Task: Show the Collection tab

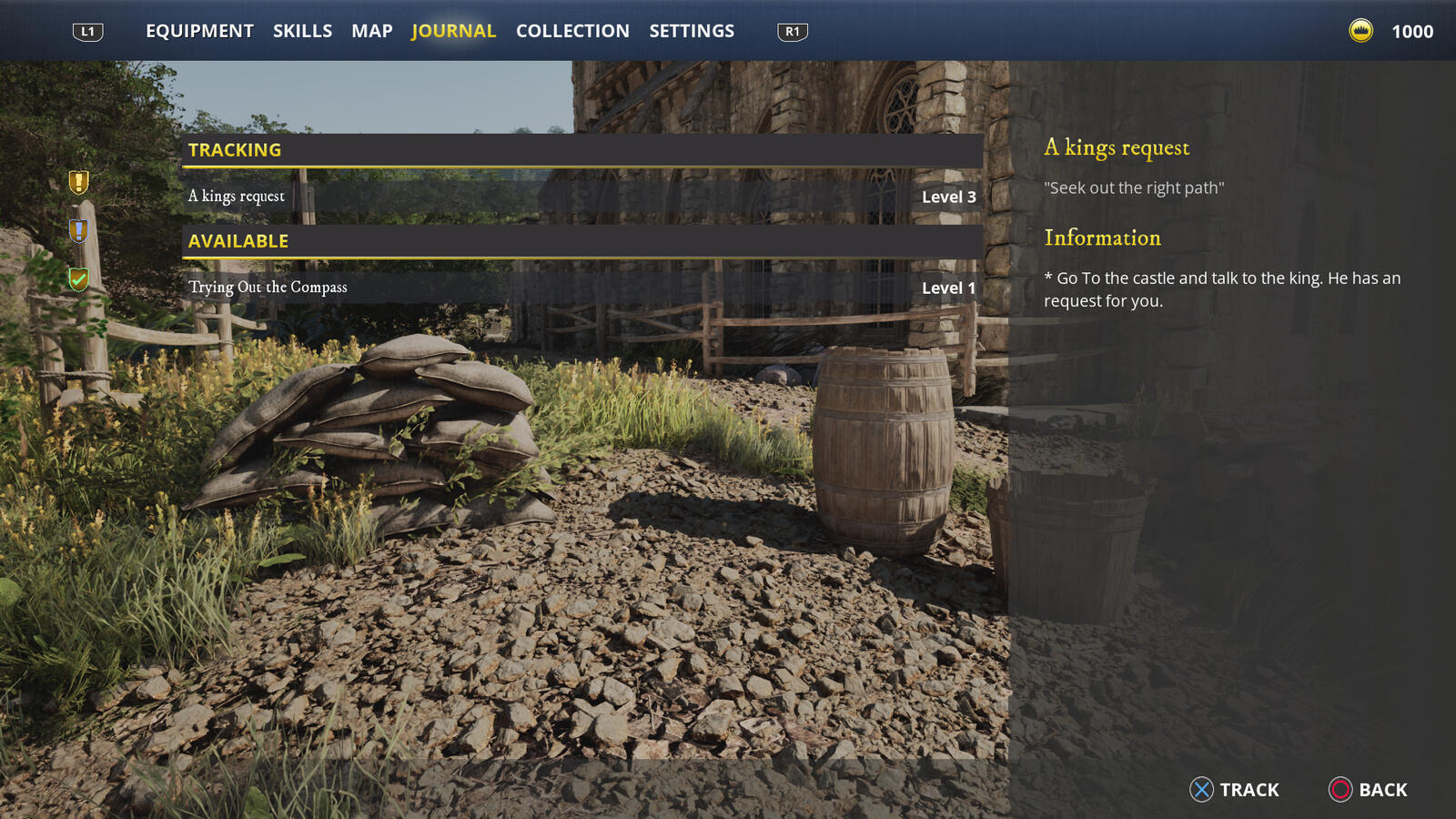Action: click(x=572, y=31)
